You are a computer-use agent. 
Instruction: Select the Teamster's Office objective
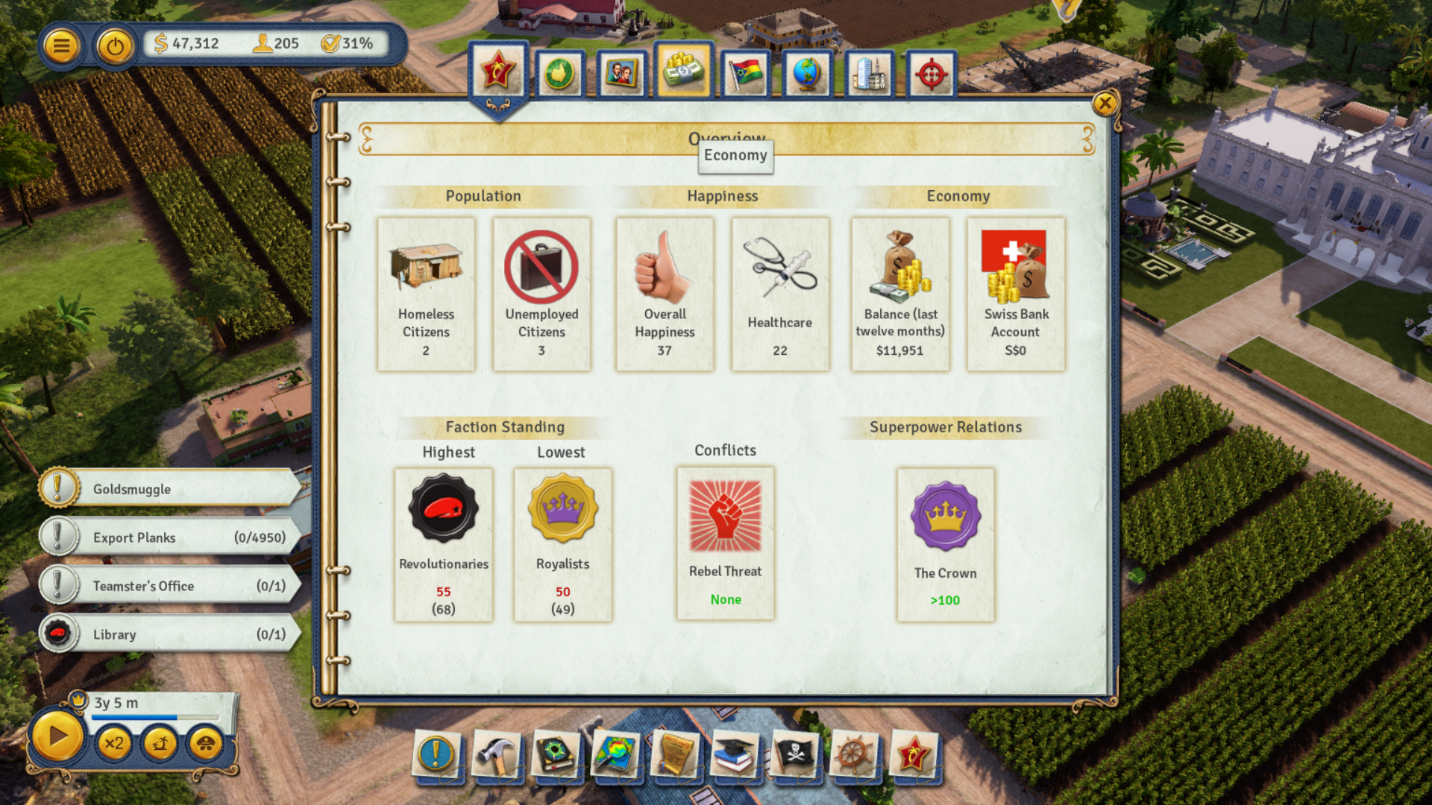pos(170,586)
